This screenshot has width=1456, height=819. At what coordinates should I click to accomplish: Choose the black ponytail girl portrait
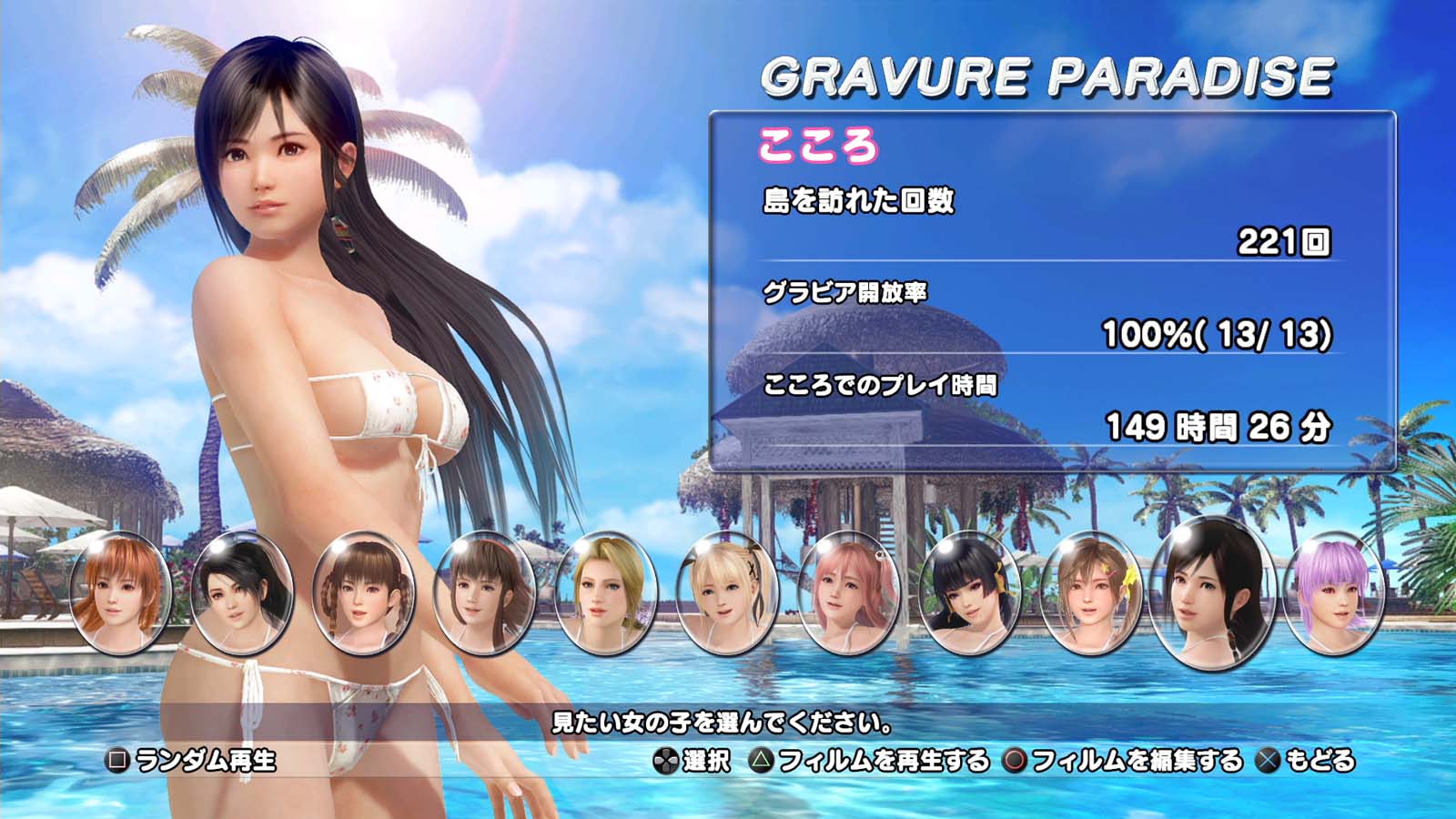coord(242,593)
